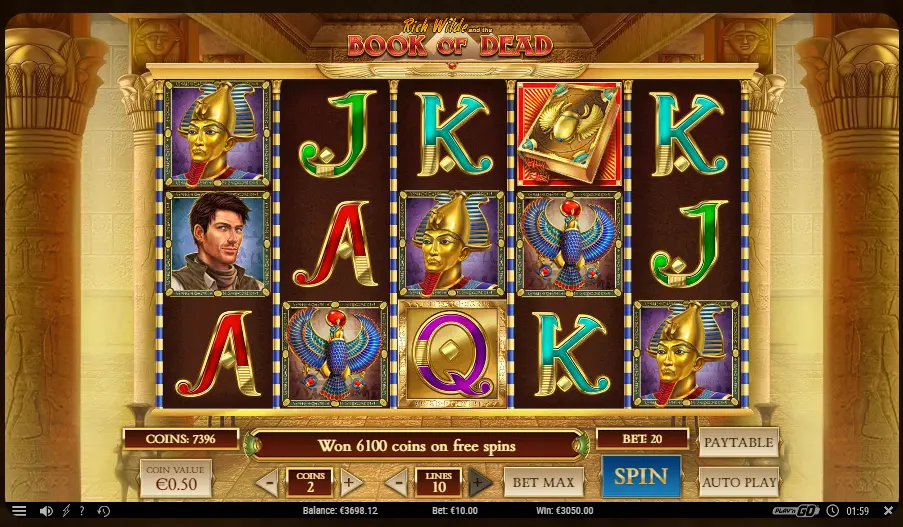
Task: Open the game history clock-arrow icon
Action: [103, 511]
